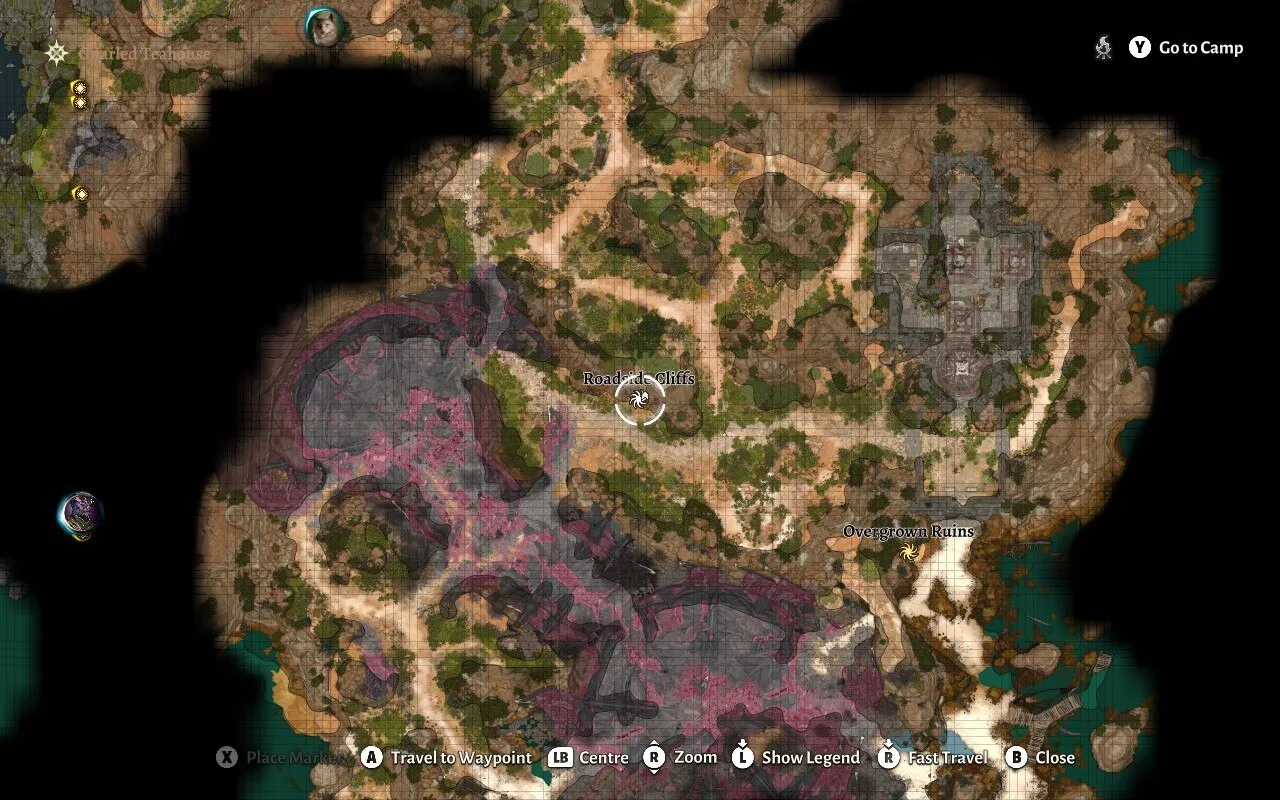The width and height of the screenshot is (1280, 800).
Task: Click Go to Camp
Action: [x=1190, y=47]
